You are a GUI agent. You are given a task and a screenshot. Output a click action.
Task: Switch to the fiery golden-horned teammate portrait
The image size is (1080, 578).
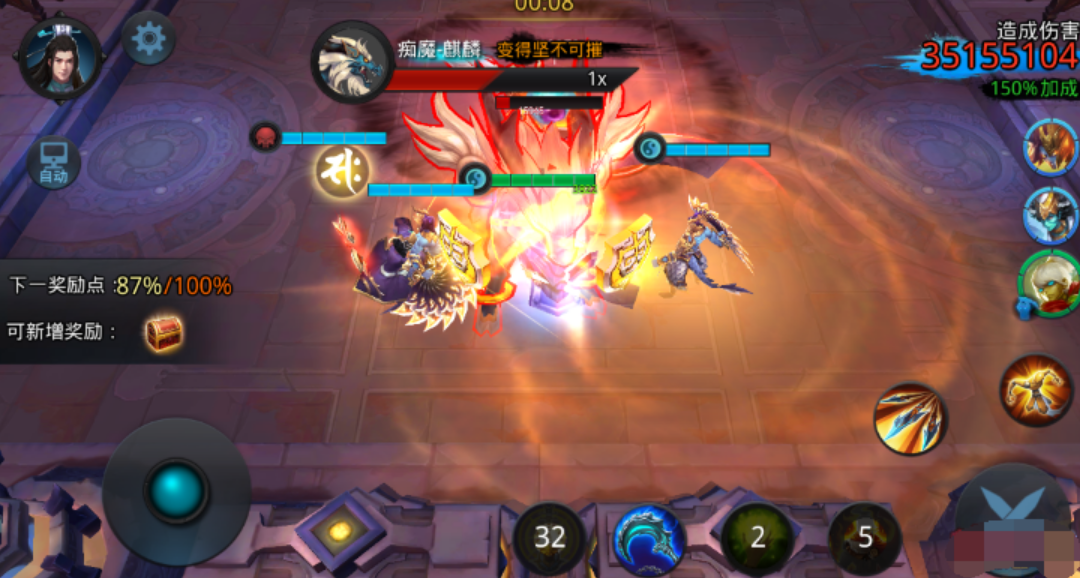tap(1051, 148)
